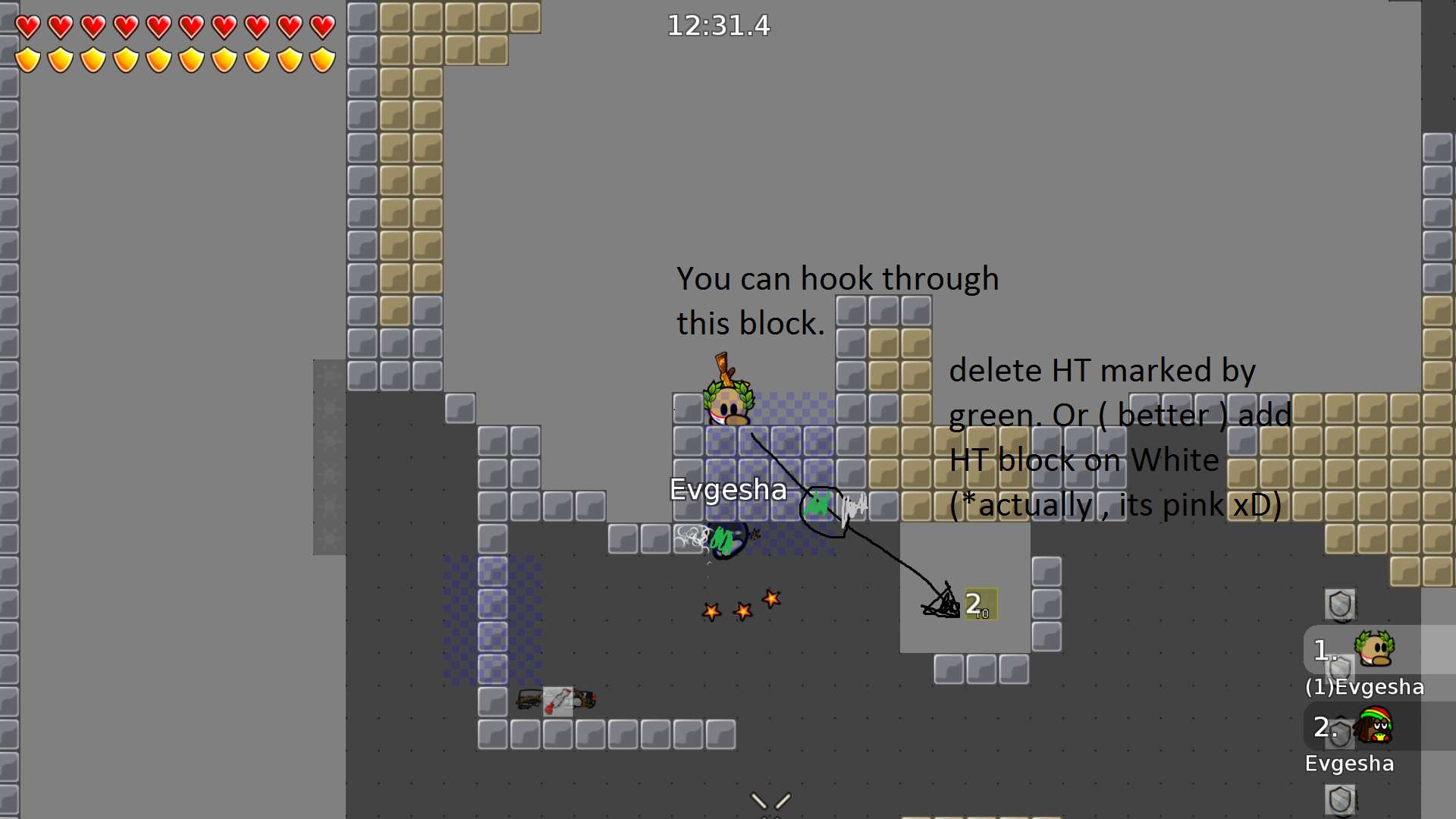Click the gray shield icon above the scoreboard
This screenshot has width=1456, height=819.
pyautogui.click(x=1339, y=604)
